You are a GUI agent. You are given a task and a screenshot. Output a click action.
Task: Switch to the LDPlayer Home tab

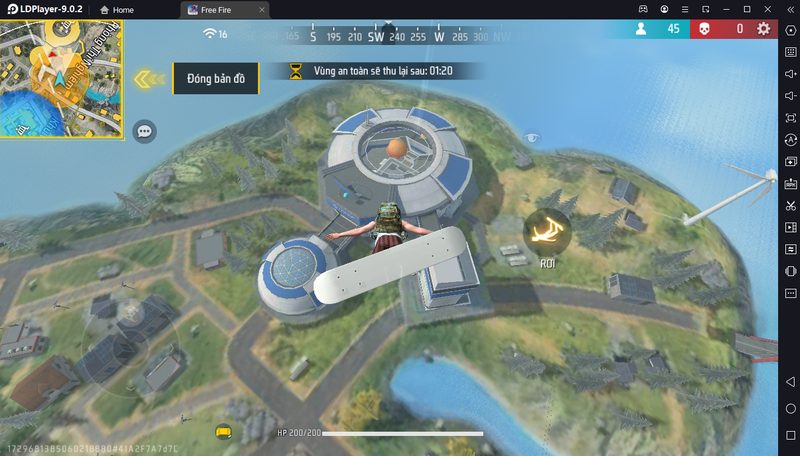116,9
